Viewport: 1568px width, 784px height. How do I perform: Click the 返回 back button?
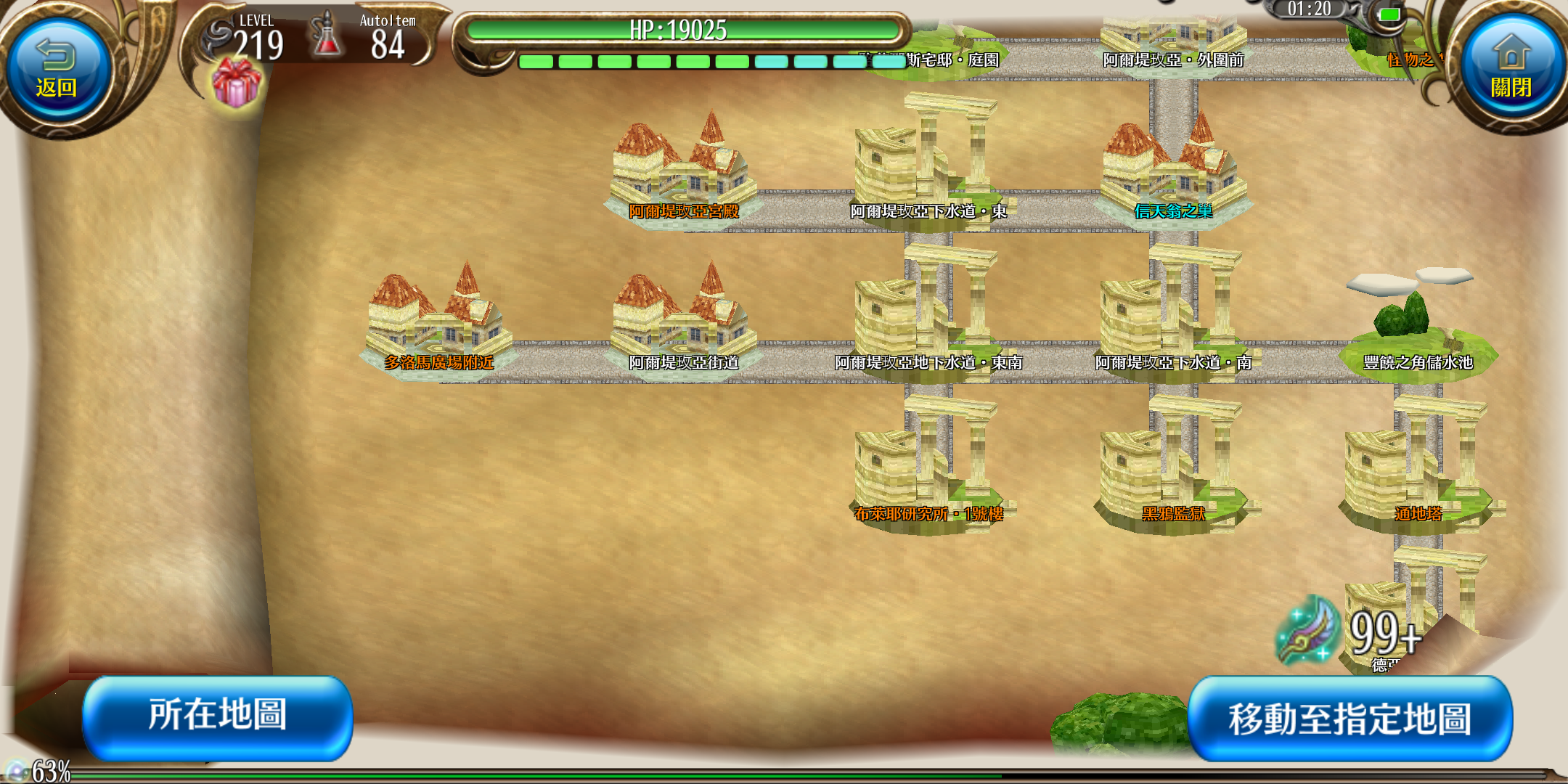(x=57, y=71)
